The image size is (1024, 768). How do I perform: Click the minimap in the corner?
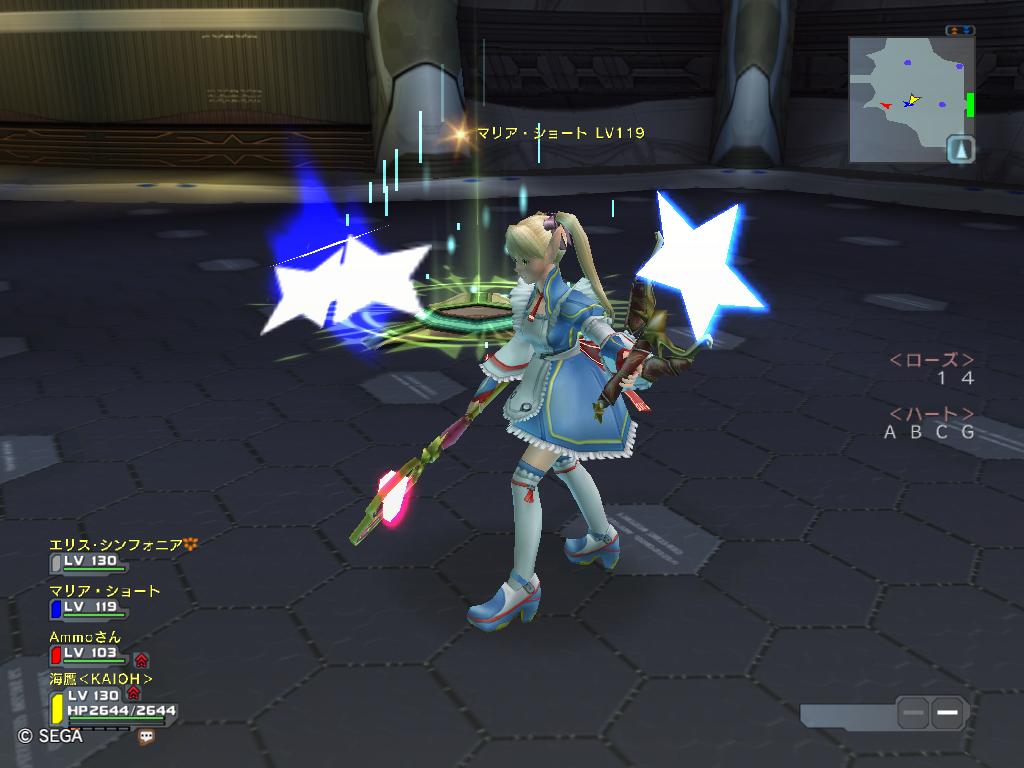905,98
